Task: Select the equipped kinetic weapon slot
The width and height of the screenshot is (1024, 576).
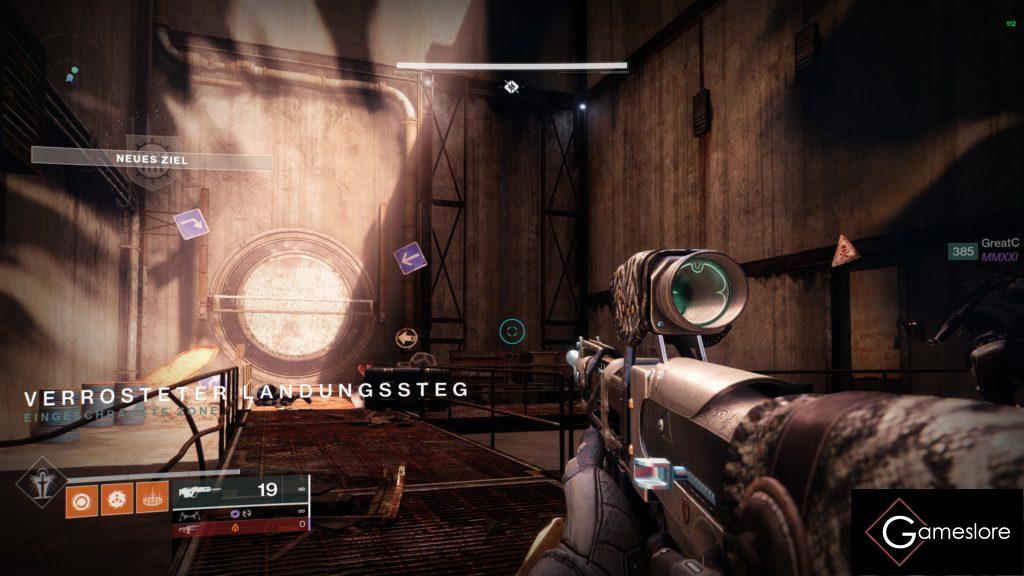Action: pos(240,490)
